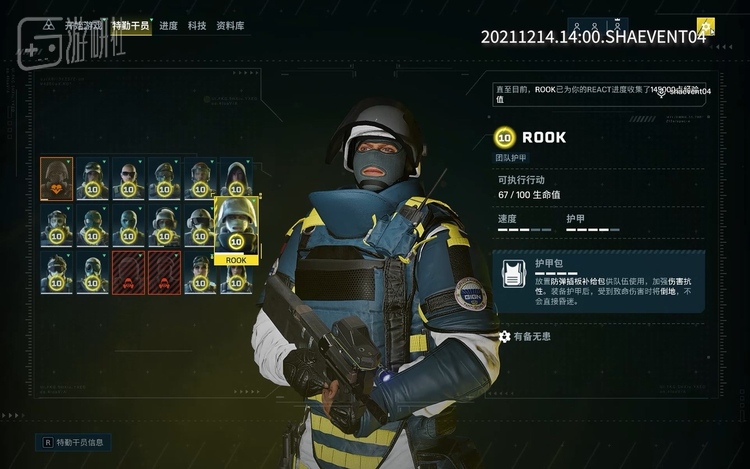Click the yellow icon in the top-right corner
The image size is (750, 469).
(x=706, y=27)
